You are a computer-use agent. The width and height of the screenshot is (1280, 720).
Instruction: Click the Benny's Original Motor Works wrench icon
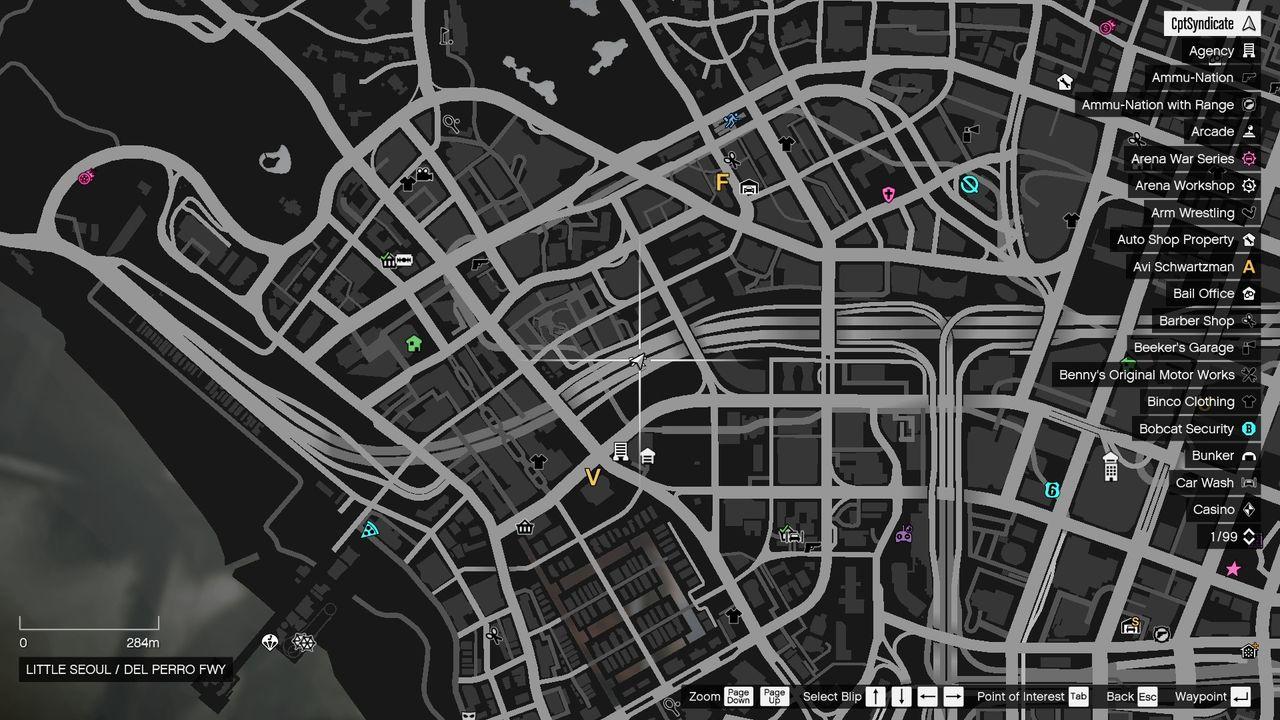tap(1248, 374)
